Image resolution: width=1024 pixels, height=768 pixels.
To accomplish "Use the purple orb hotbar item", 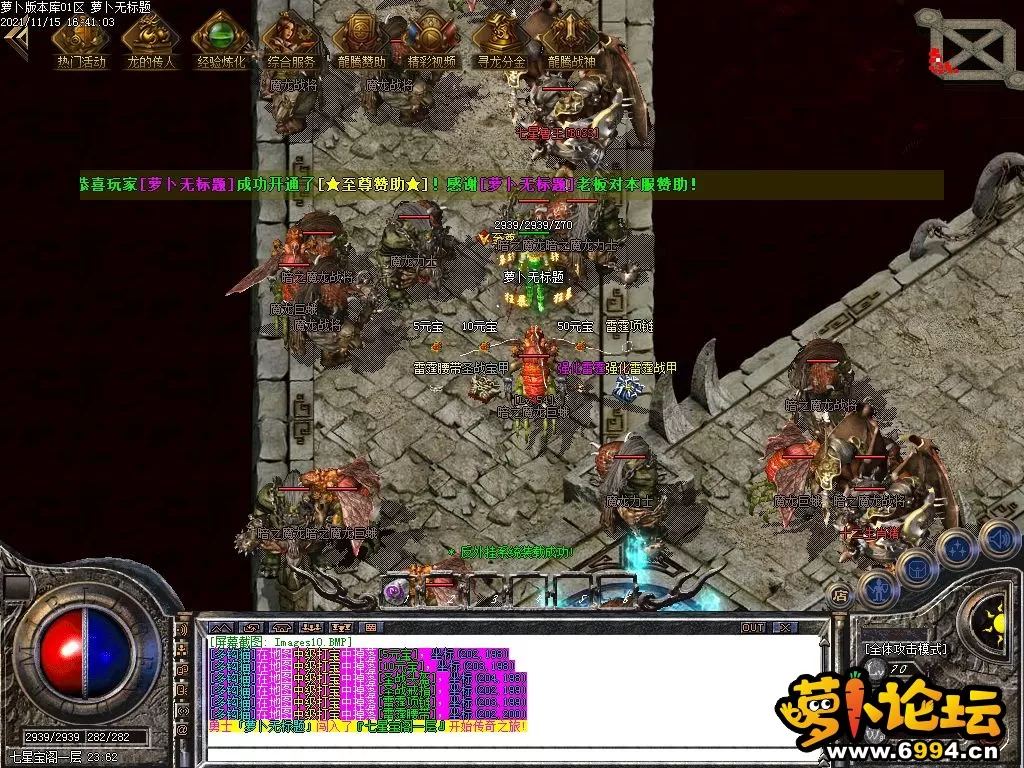I will [x=394, y=590].
